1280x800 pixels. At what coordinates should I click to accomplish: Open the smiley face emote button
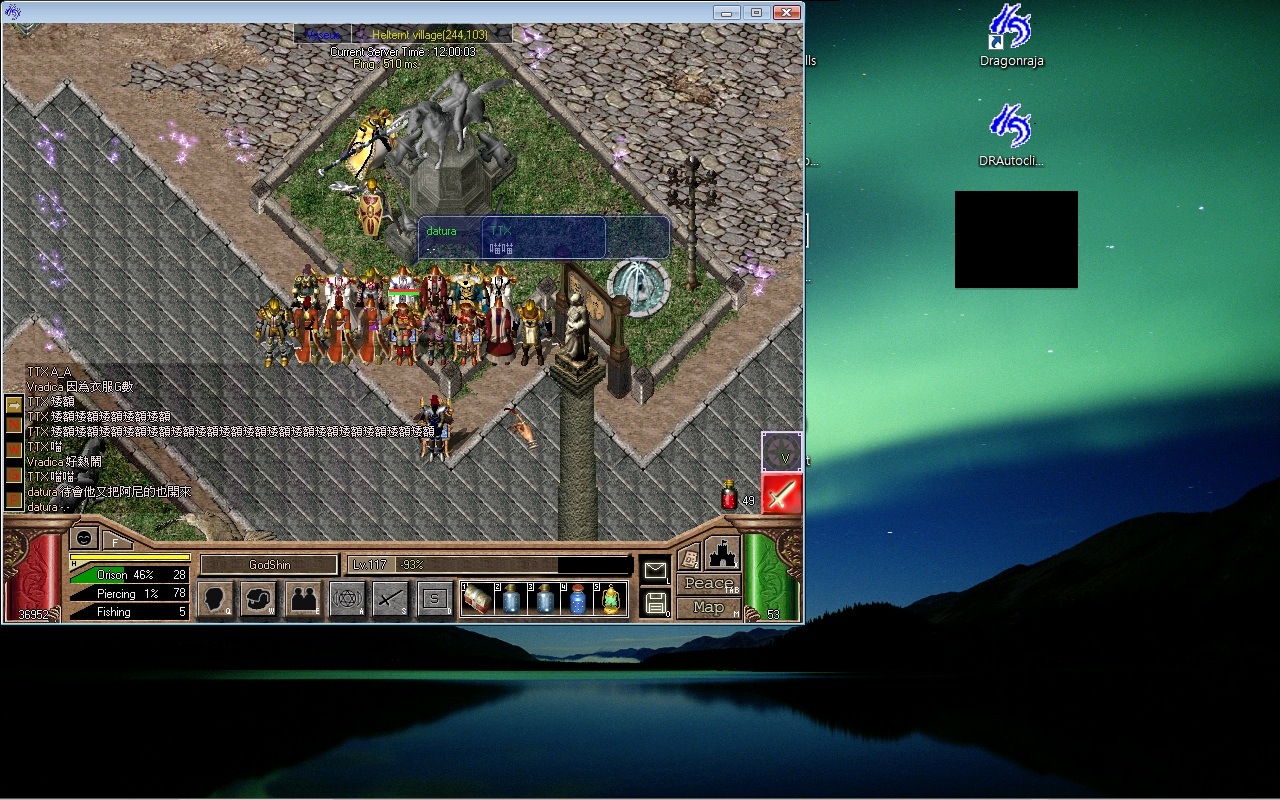coord(85,538)
